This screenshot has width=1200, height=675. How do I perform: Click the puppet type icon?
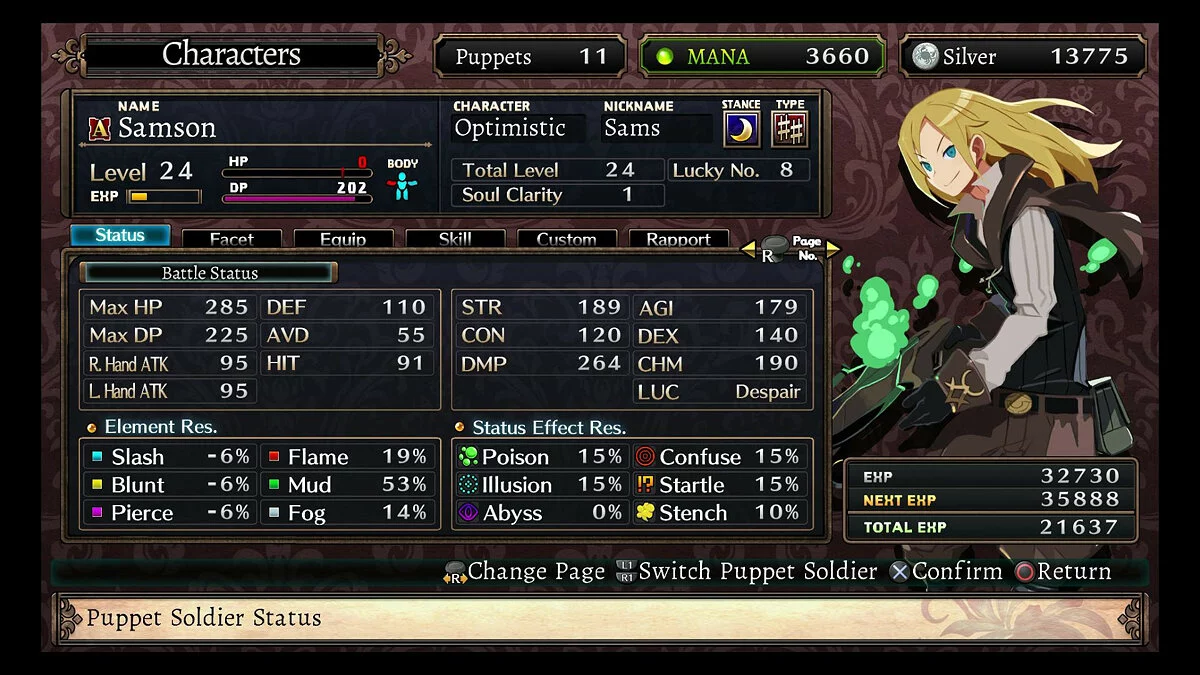(790, 130)
